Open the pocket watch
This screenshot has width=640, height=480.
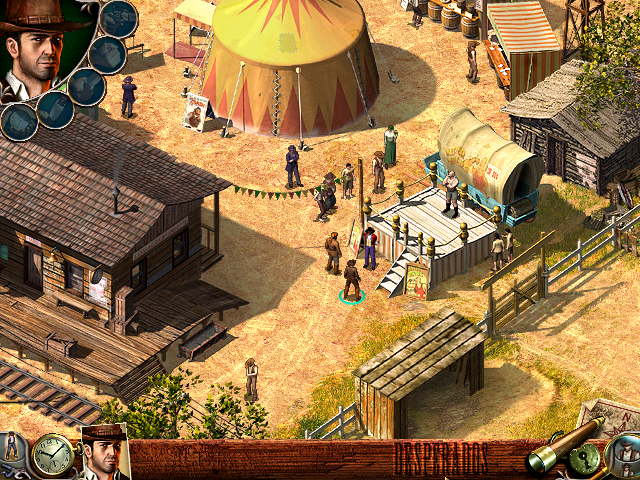coord(50,456)
